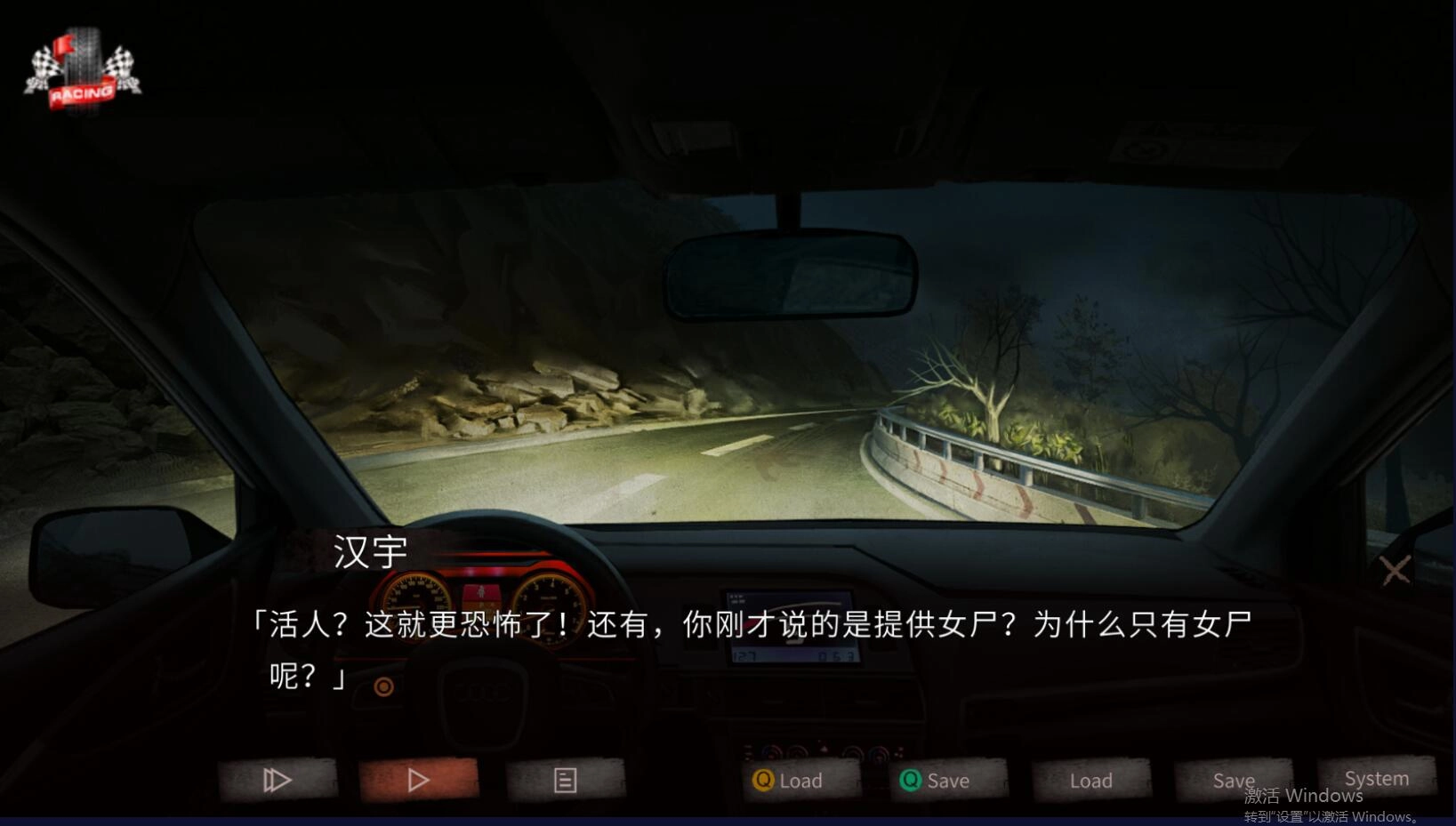This screenshot has height=826, width=1456.
Task: Select the fast-forward skip icon
Action: point(278,780)
